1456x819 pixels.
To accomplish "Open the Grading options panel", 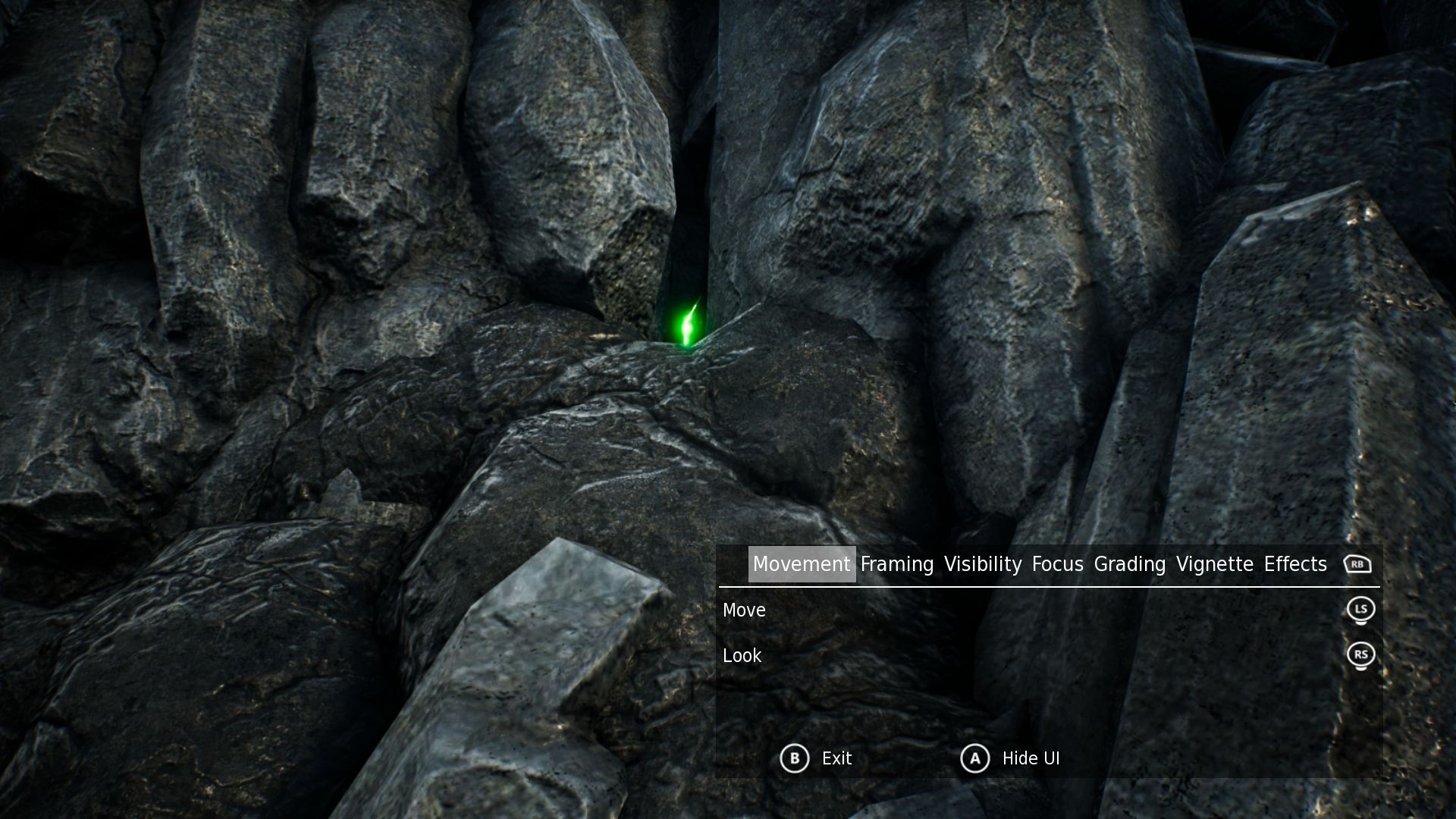I will coord(1131,564).
